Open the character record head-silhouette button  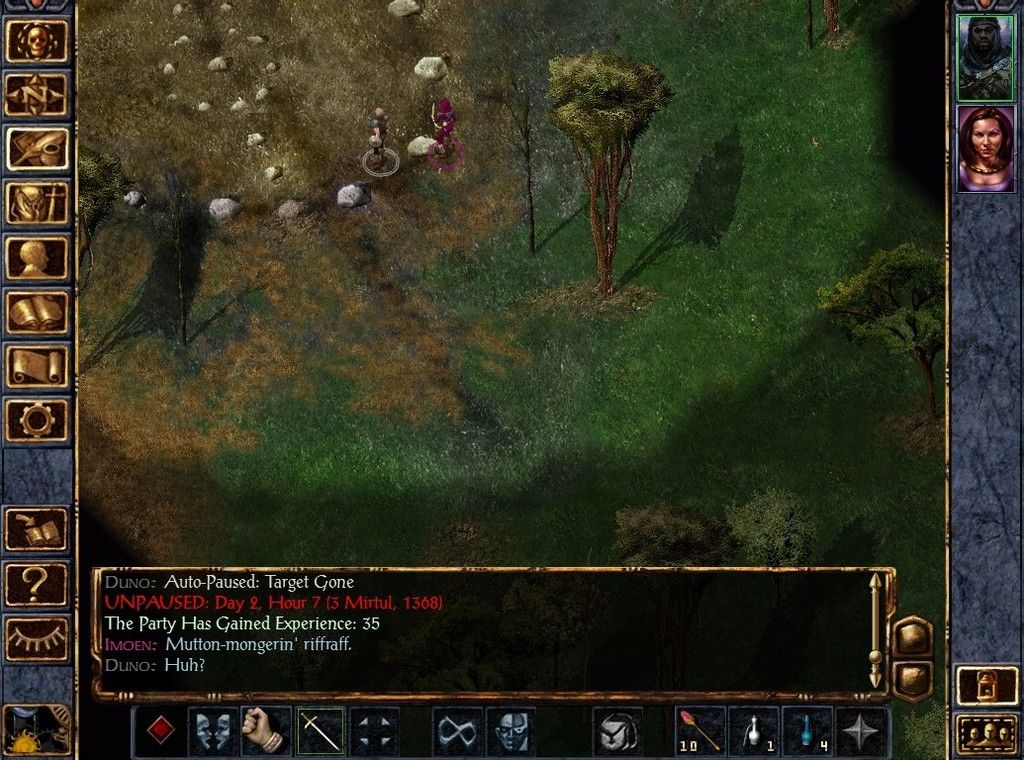38,258
